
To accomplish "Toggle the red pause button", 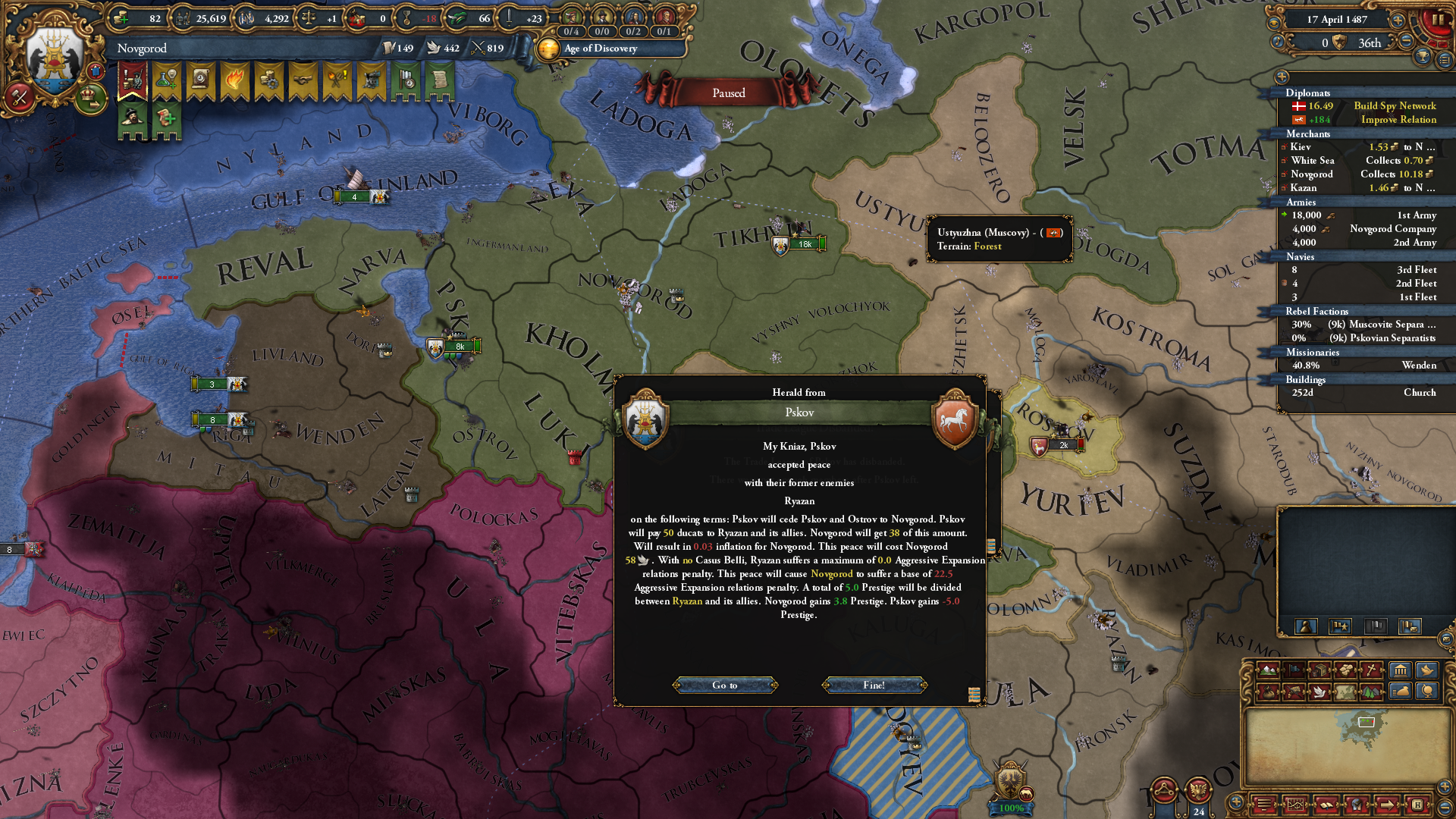I will pos(1438,20).
